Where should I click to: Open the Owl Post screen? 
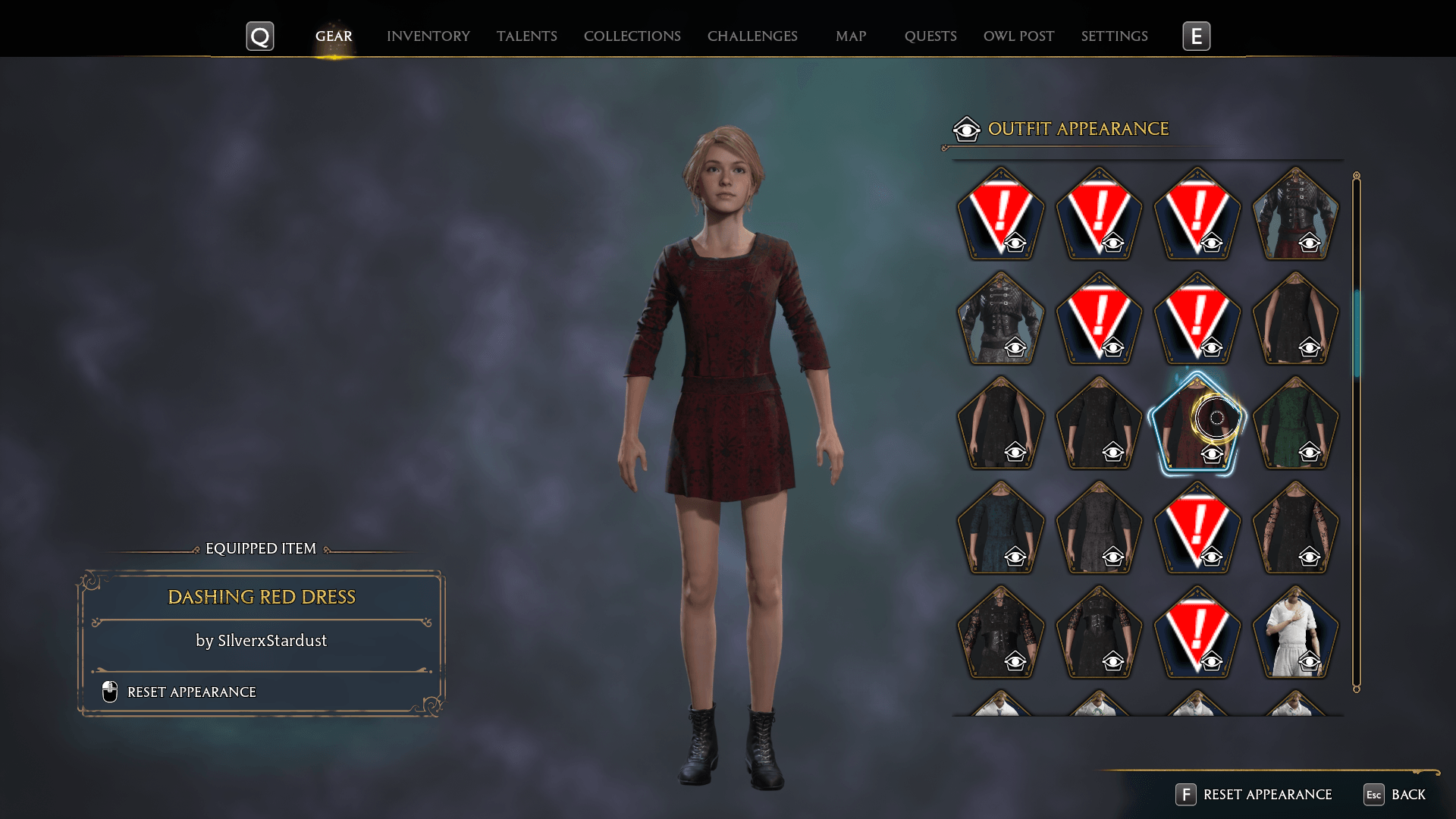(1018, 36)
